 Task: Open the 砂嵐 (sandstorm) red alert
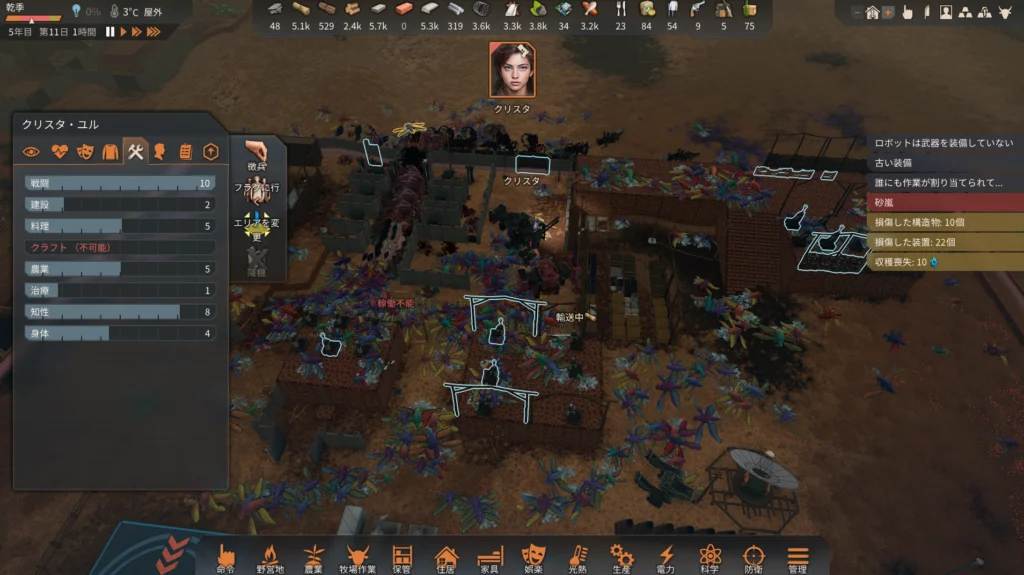[x=944, y=203]
